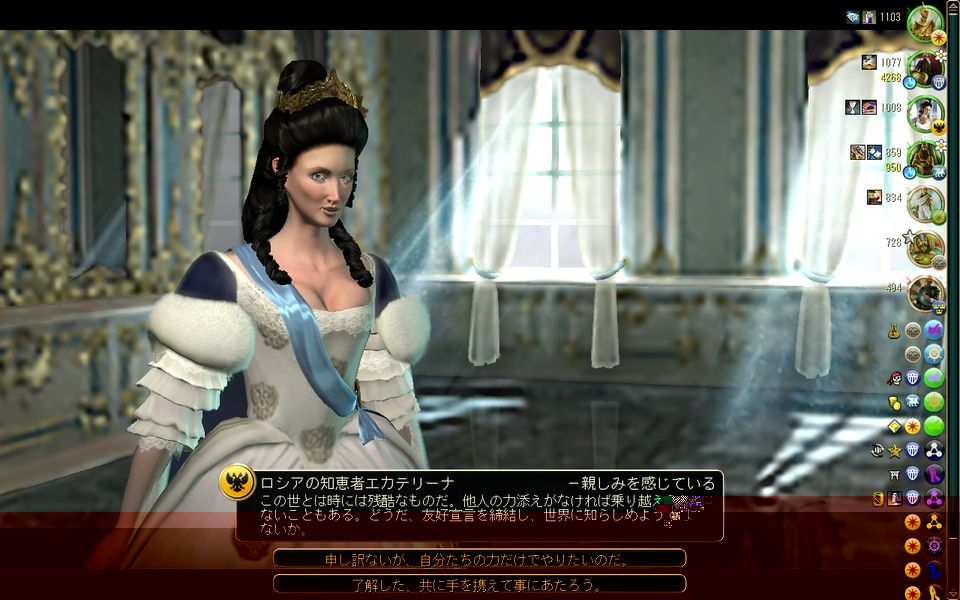Select the leader portrait with score 859
This screenshot has height=600, width=960.
point(925,157)
